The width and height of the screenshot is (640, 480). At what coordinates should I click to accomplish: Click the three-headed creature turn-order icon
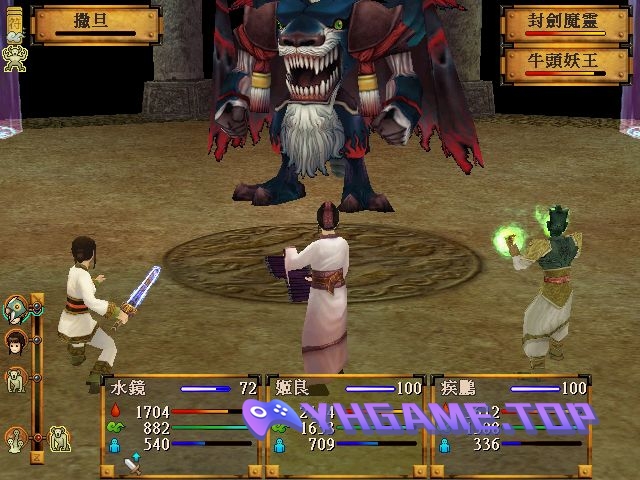point(16,437)
